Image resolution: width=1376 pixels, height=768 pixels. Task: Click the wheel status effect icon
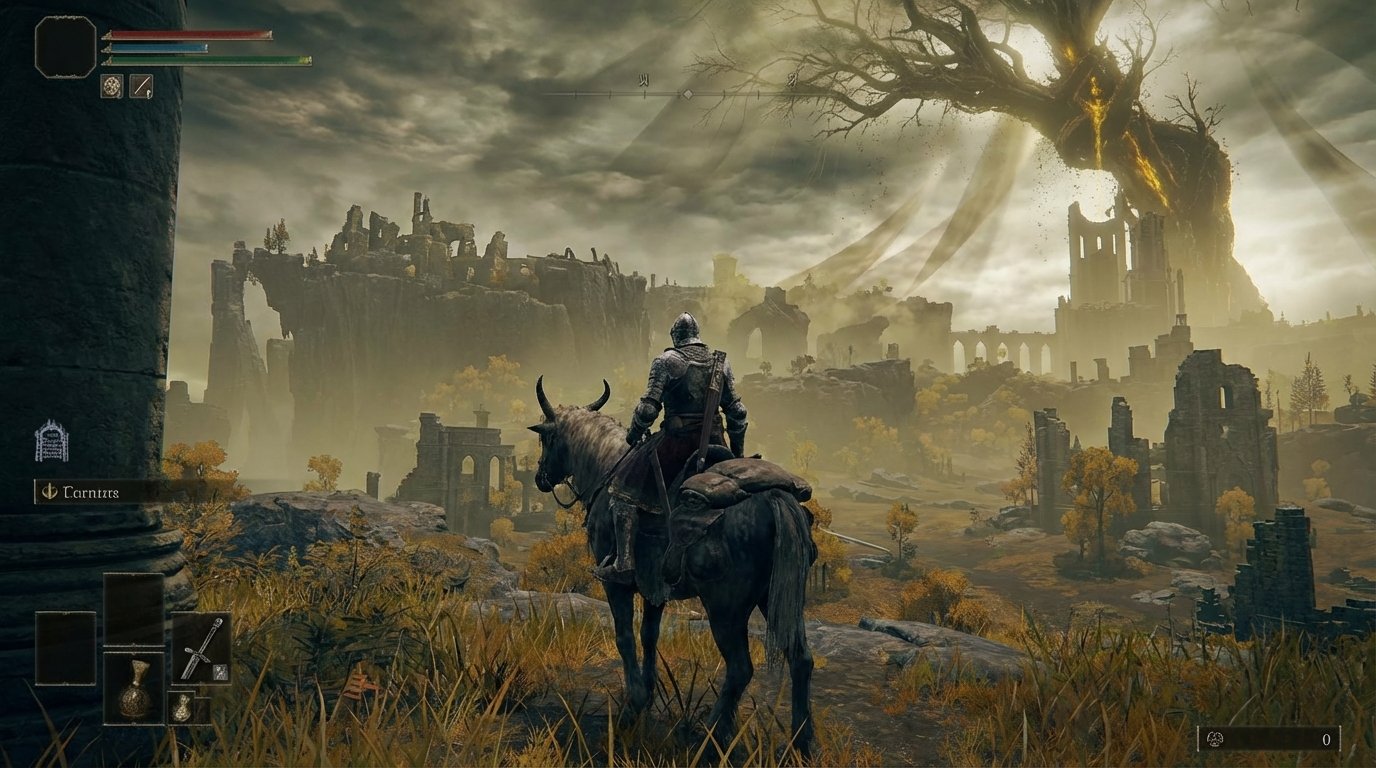click(x=112, y=86)
